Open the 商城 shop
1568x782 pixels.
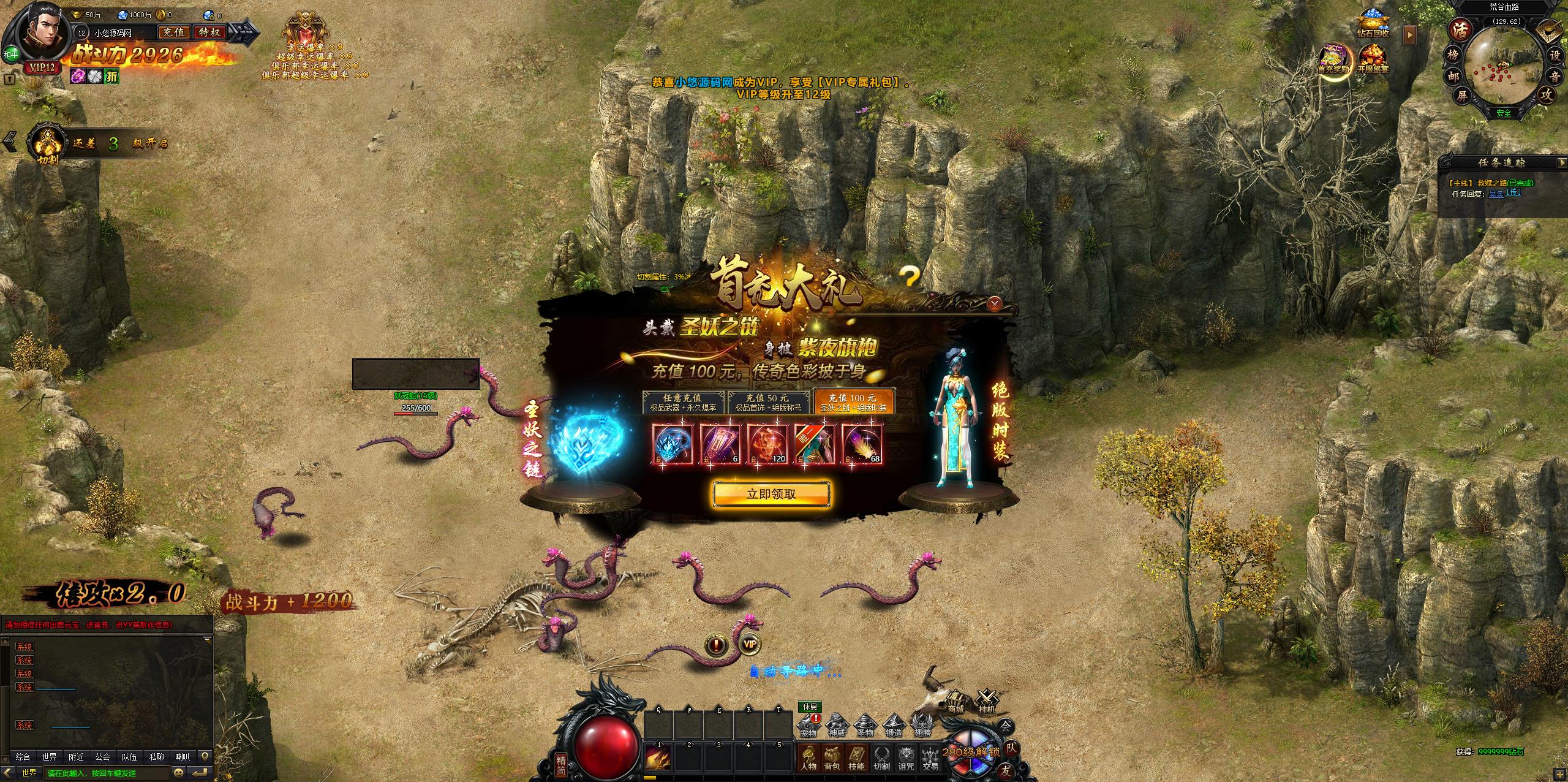coord(955,702)
